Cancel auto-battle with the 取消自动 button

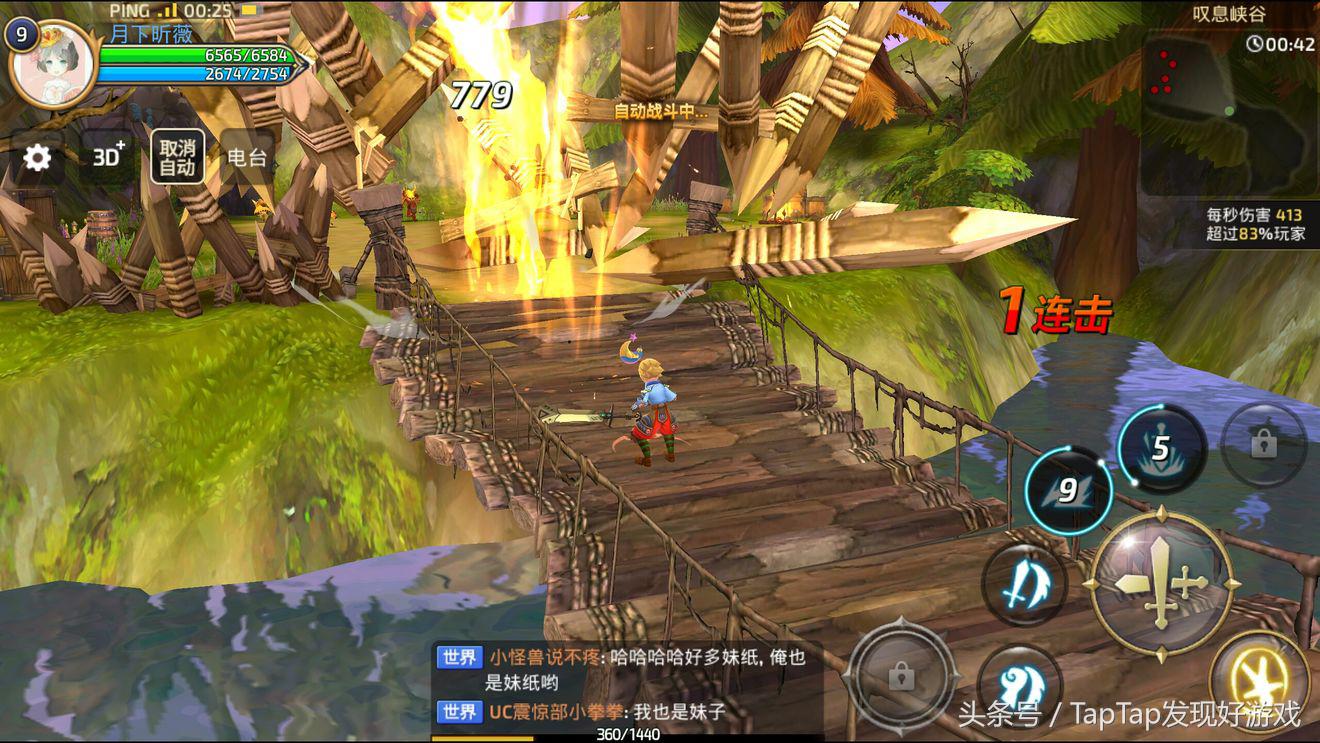[177, 157]
